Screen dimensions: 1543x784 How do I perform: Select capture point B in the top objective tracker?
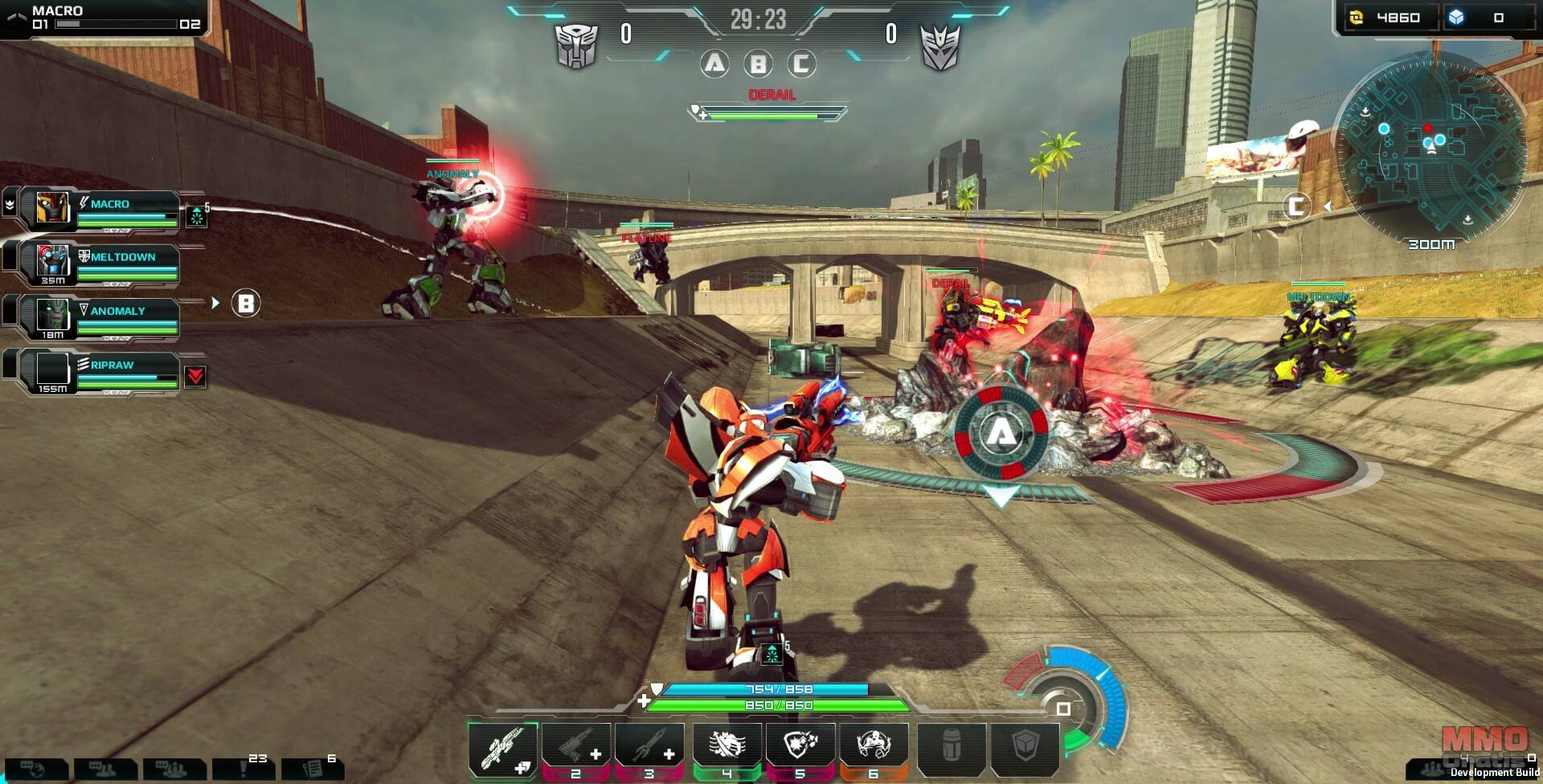(x=758, y=63)
